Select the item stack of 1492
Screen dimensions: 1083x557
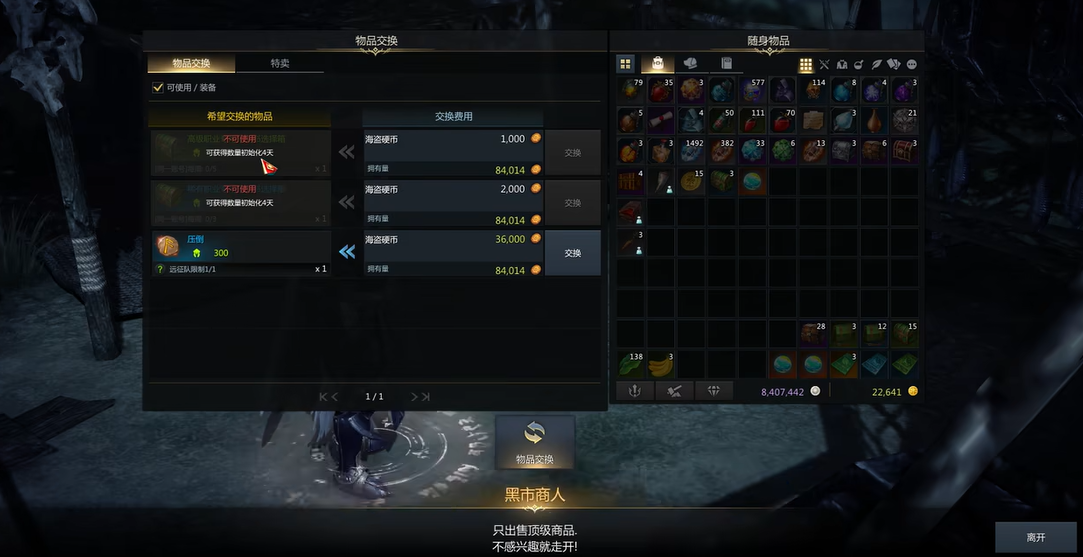[689, 152]
